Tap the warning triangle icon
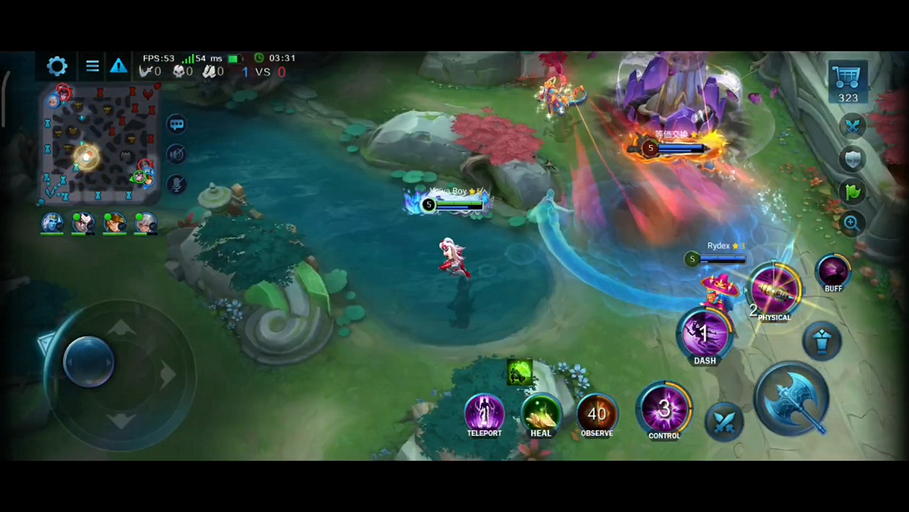Viewport: 909px width, 512px height. coord(118,66)
